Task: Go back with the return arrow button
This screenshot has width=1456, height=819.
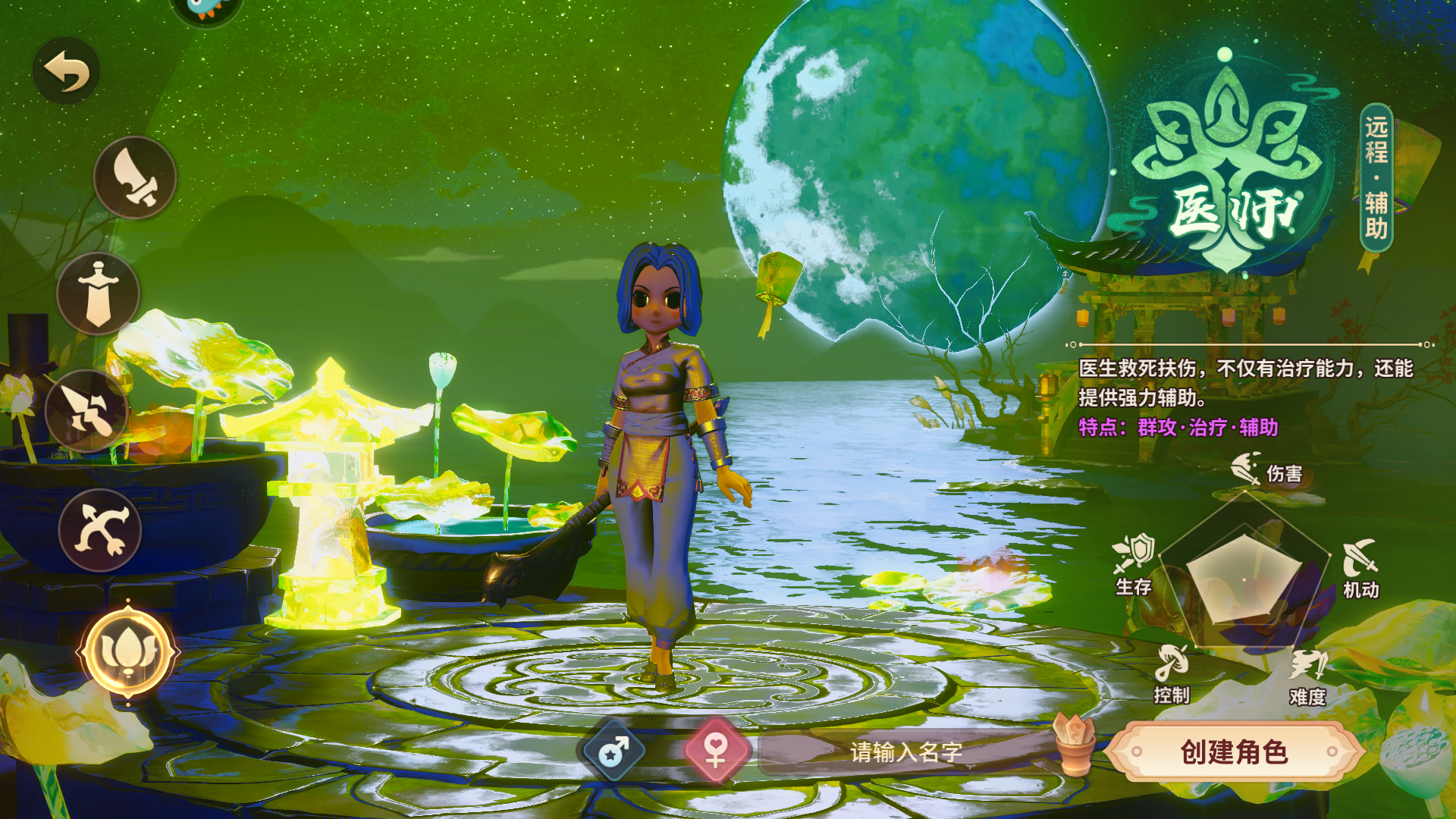Action: tap(67, 71)
